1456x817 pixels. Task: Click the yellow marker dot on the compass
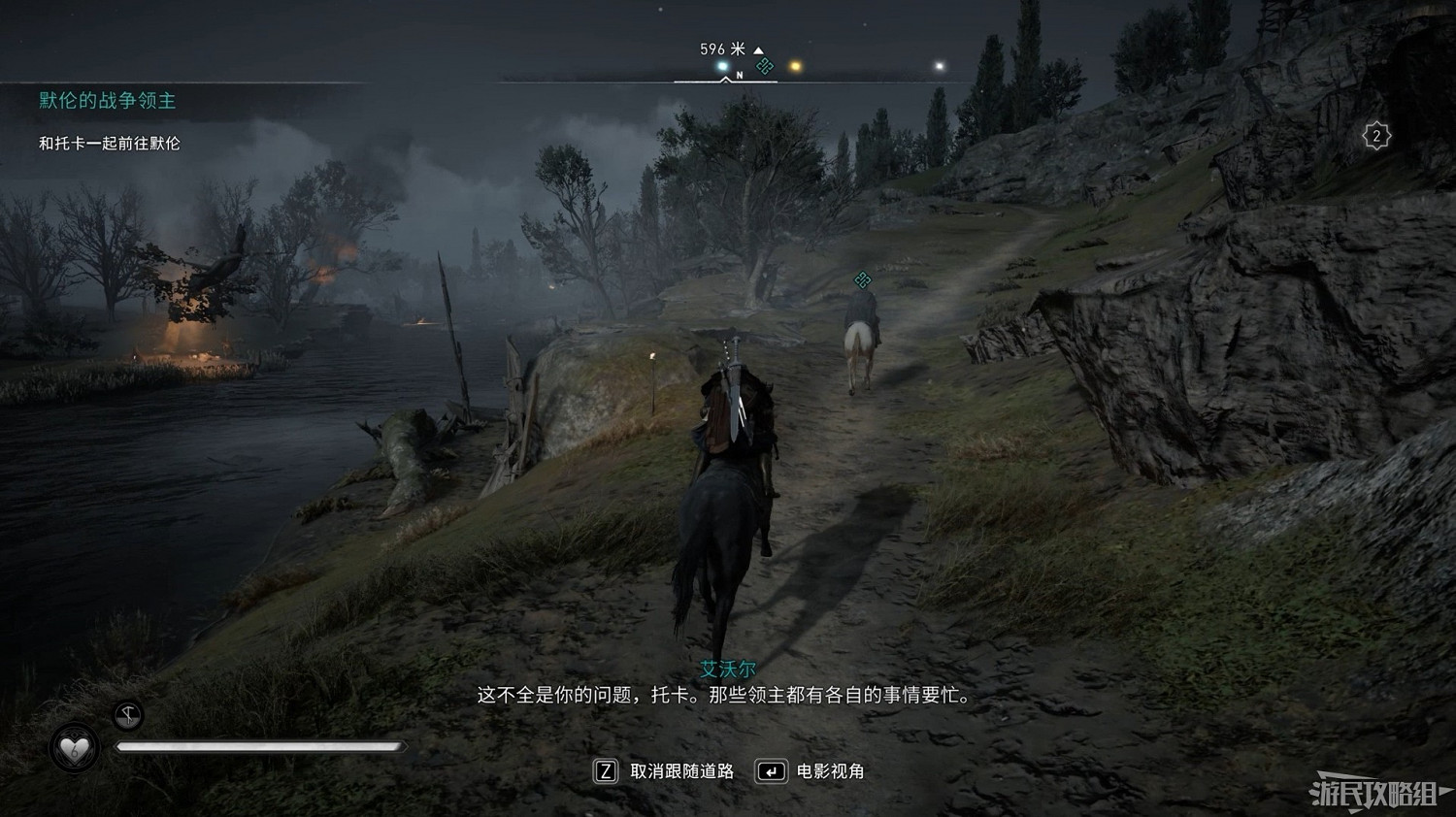tap(796, 64)
